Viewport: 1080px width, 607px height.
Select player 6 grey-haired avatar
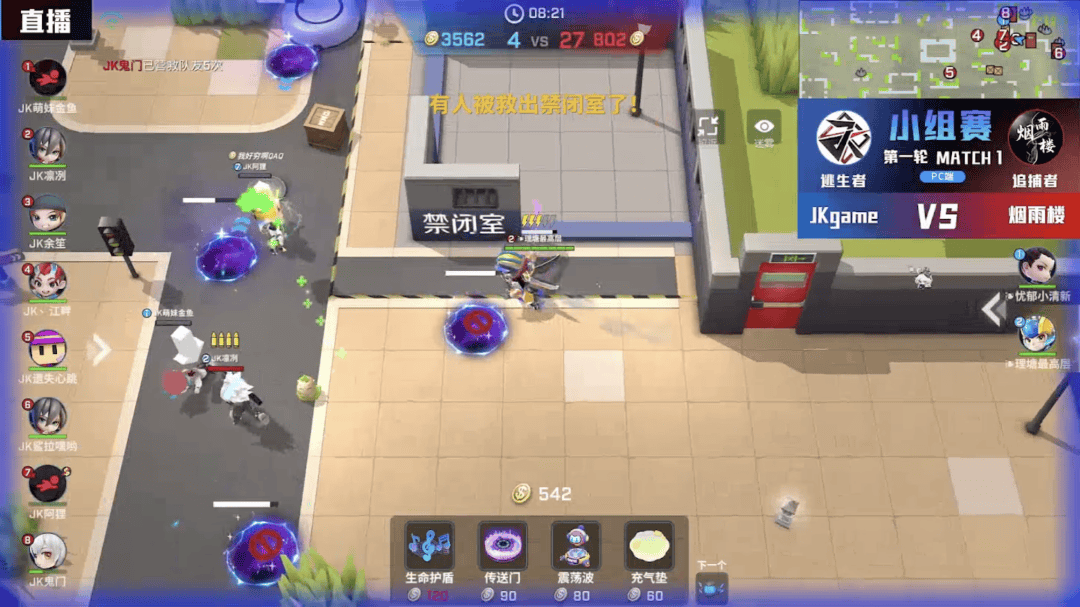[47, 417]
